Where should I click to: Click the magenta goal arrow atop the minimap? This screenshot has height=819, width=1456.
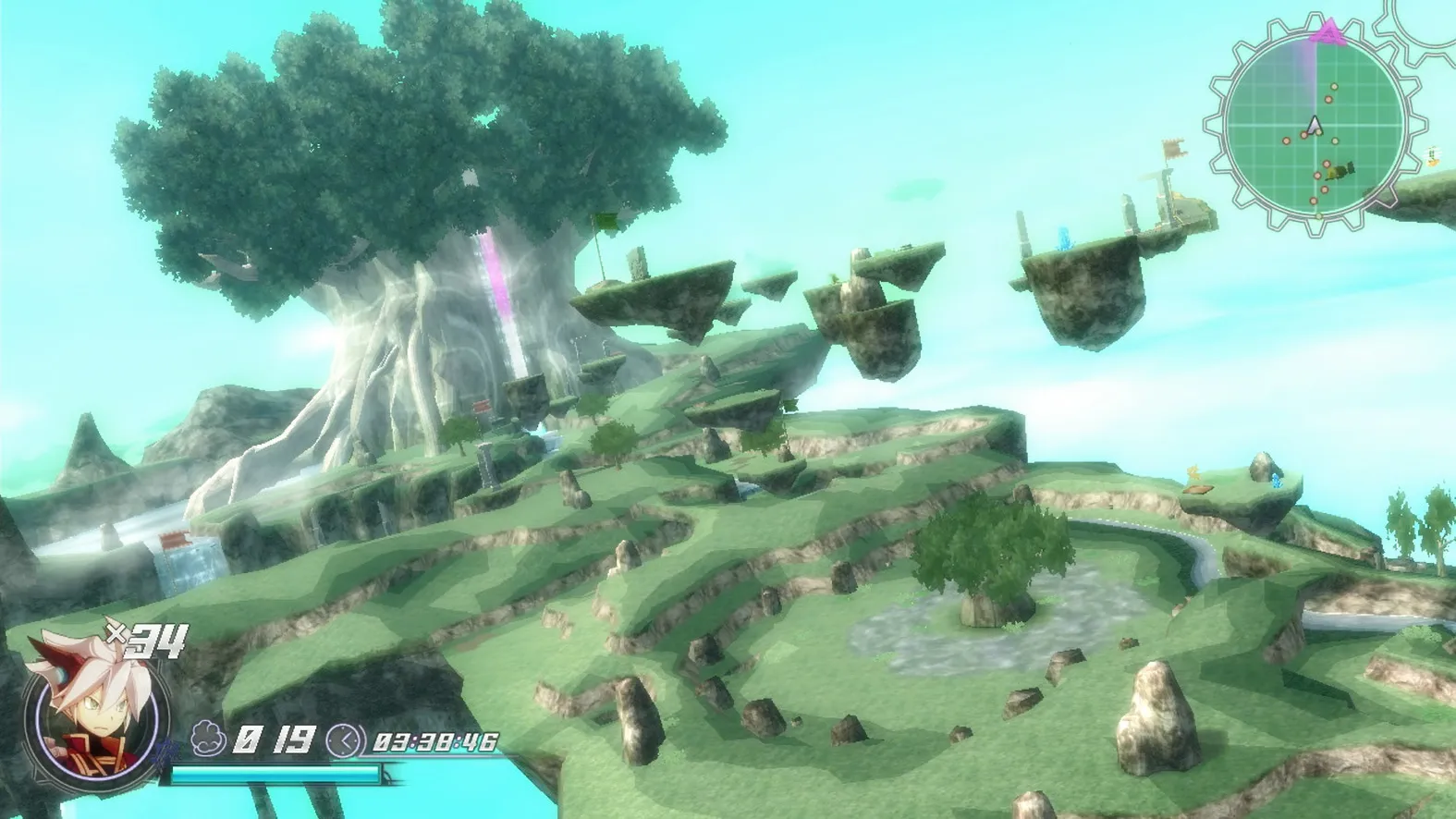click(x=1328, y=31)
